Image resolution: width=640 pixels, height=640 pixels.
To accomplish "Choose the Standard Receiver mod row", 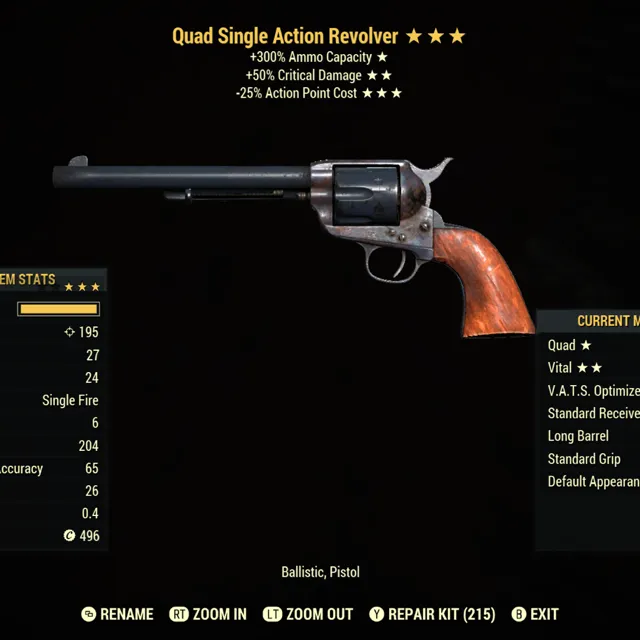I will 593,413.
